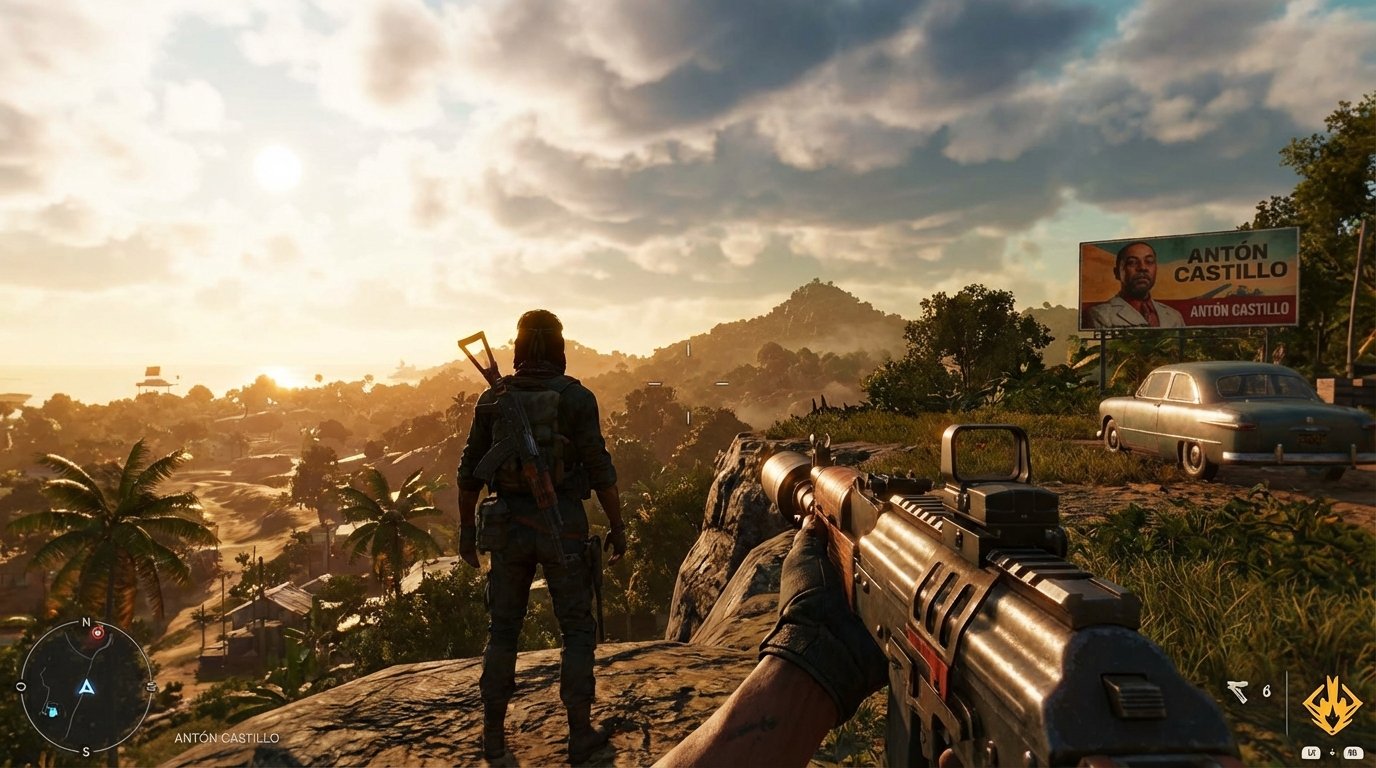Click the player arrow on the minimap
Screen dimensions: 1376x768
(x=86, y=688)
